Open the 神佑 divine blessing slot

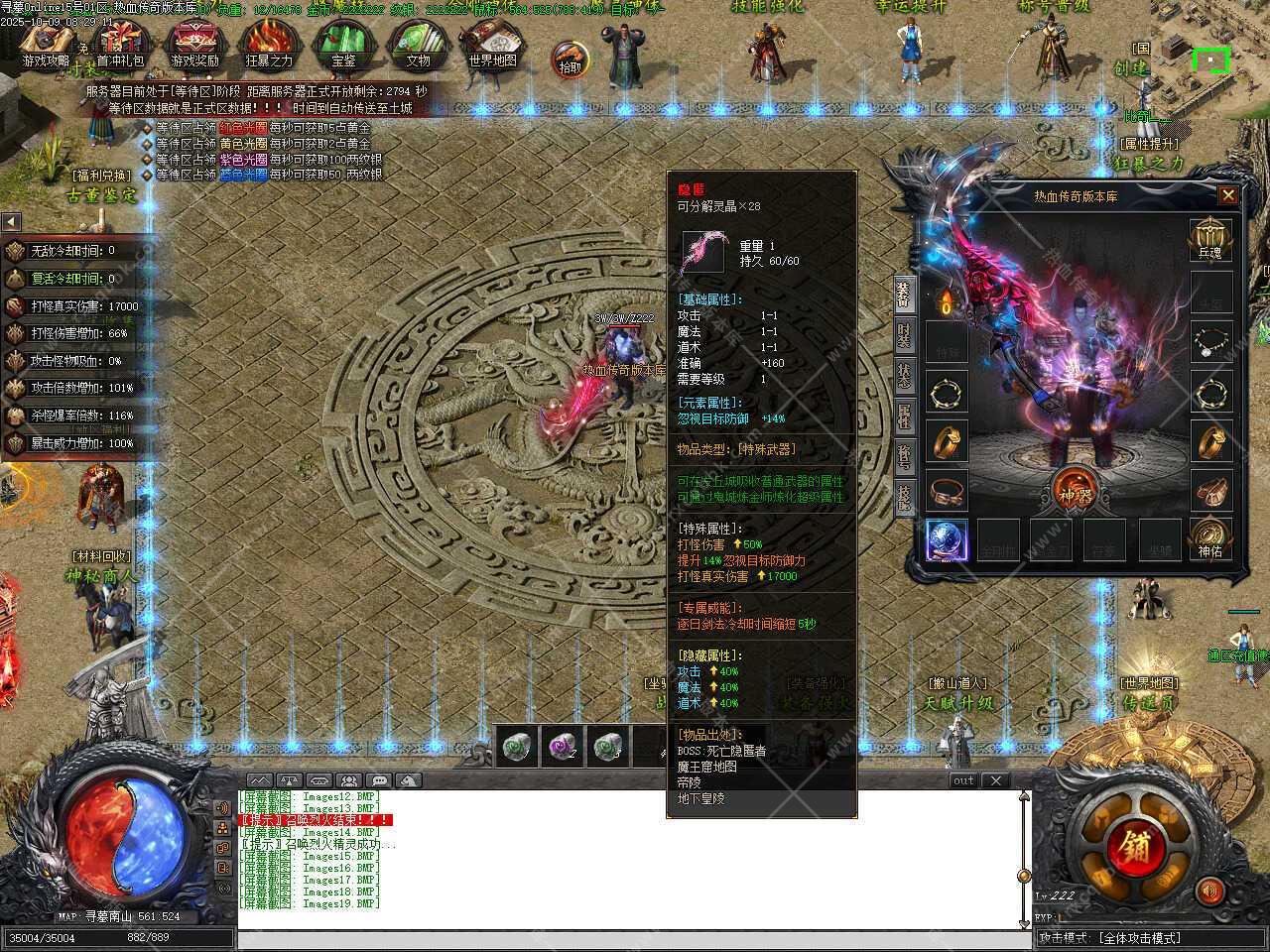coord(1209,538)
